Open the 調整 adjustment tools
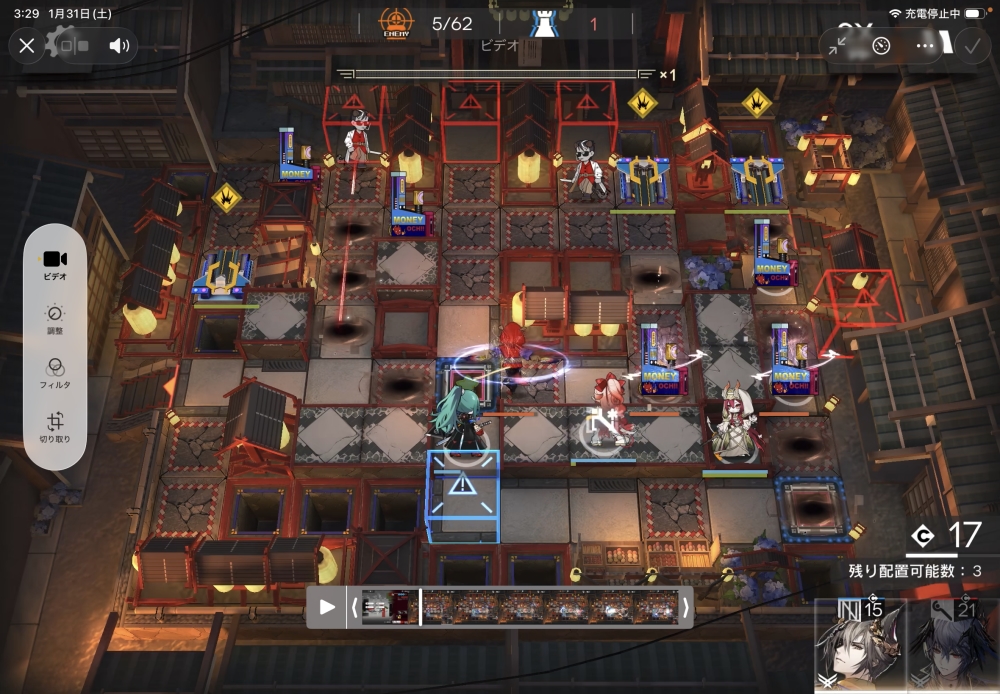The width and height of the screenshot is (1000, 694). pyautogui.click(x=56, y=319)
